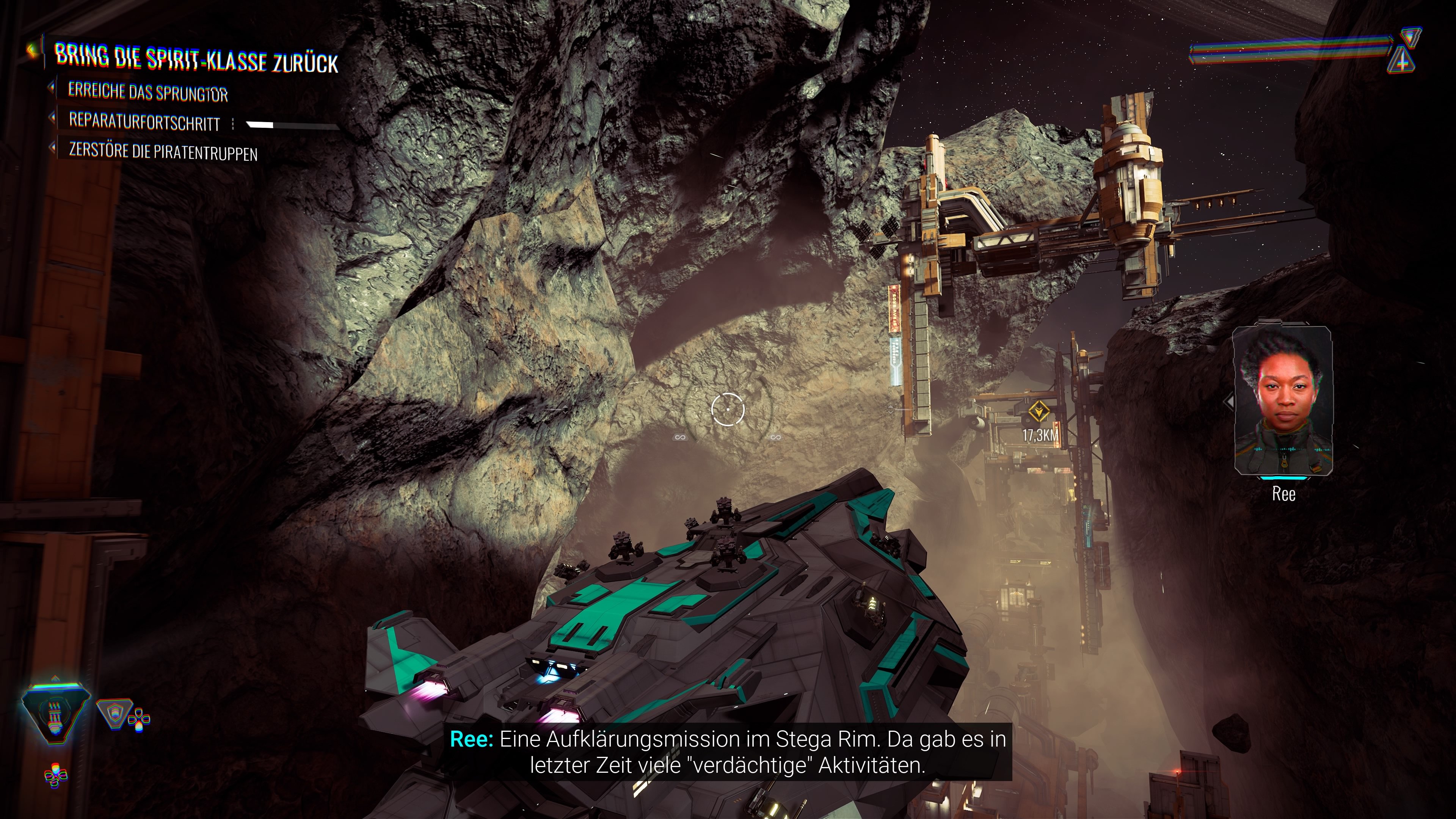Select the 'Reparaturfortschritt' objective entry
1456x819 pixels.
click(144, 121)
